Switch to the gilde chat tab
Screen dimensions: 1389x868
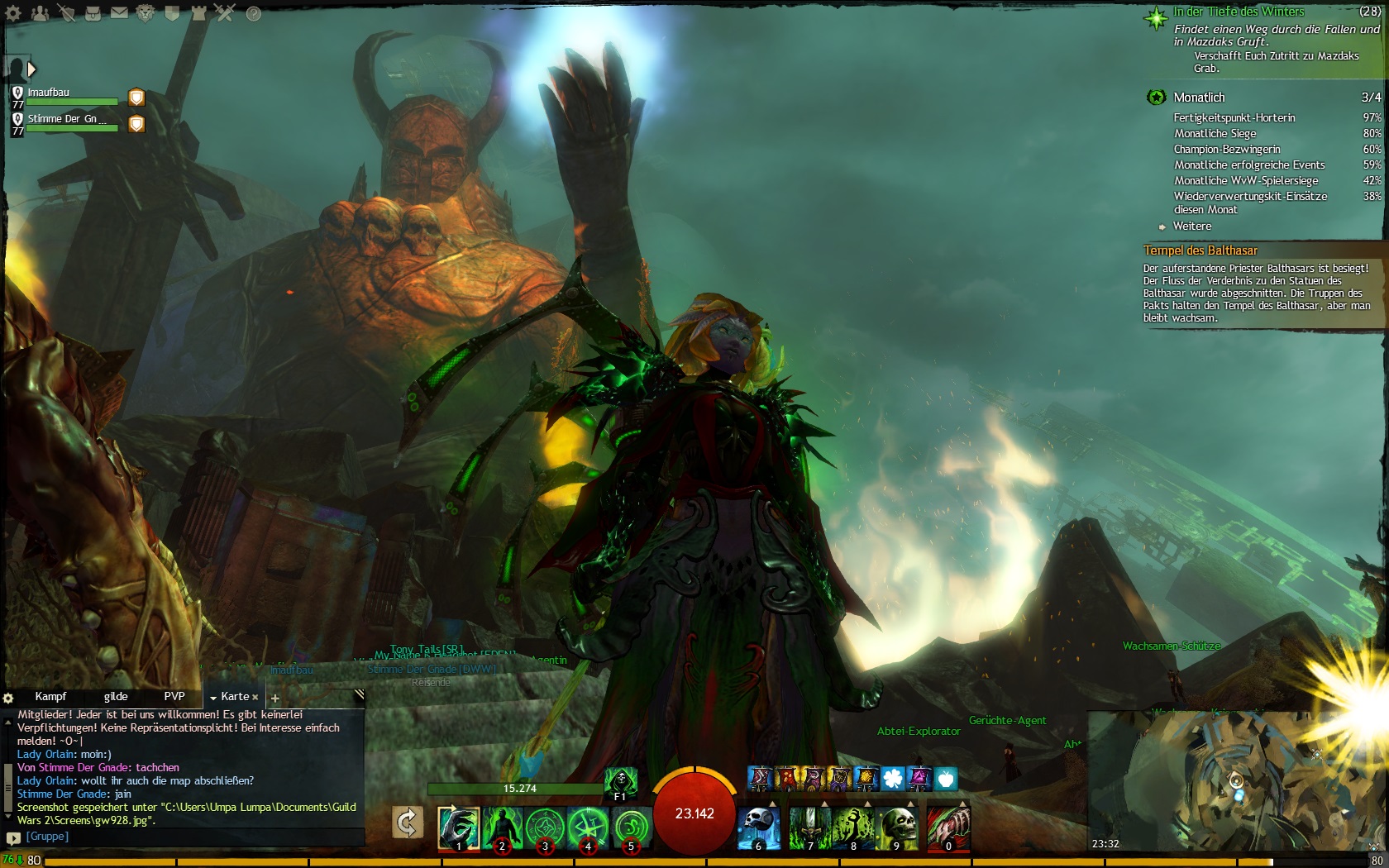point(116,697)
